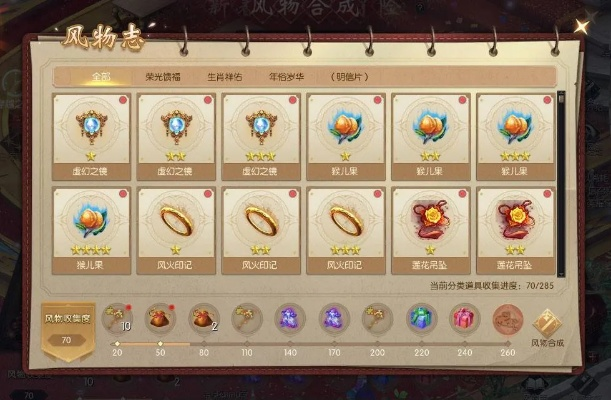Select the one-star 风火印记 ring
The width and height of the screenshot is (611, 400).
175,222
